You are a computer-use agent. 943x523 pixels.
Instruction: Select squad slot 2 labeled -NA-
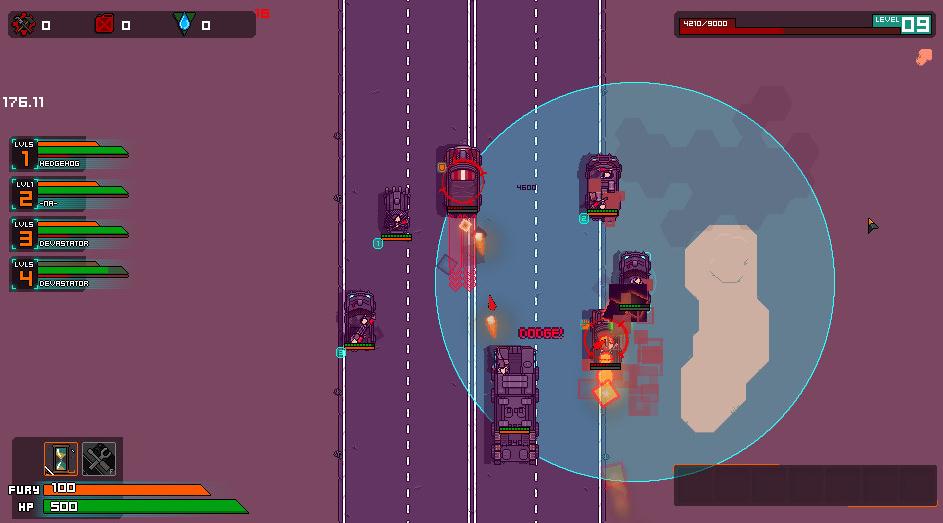click(69, 195)
